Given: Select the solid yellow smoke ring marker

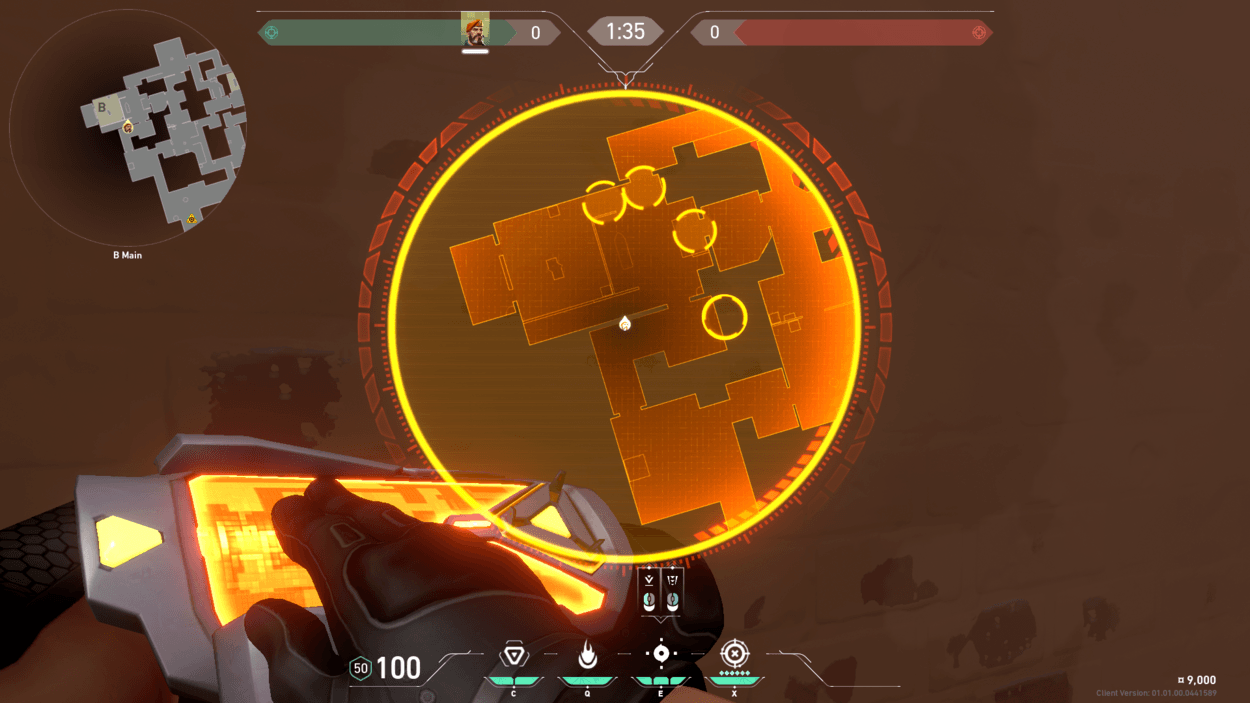Looking at the screenshot, I should point(724,317).
